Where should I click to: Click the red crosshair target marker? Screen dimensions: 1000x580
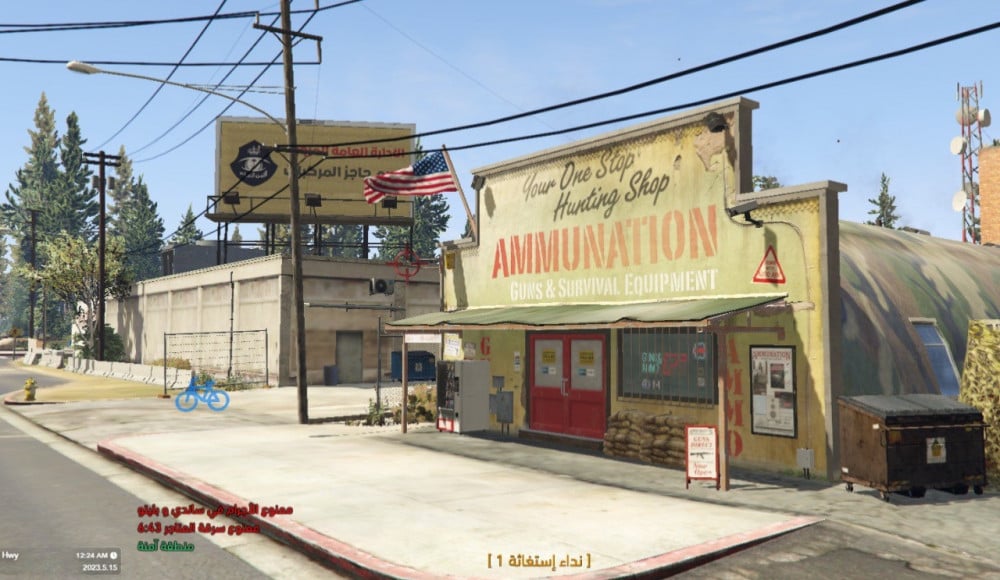pyautogui.click(x=406, y=263)
